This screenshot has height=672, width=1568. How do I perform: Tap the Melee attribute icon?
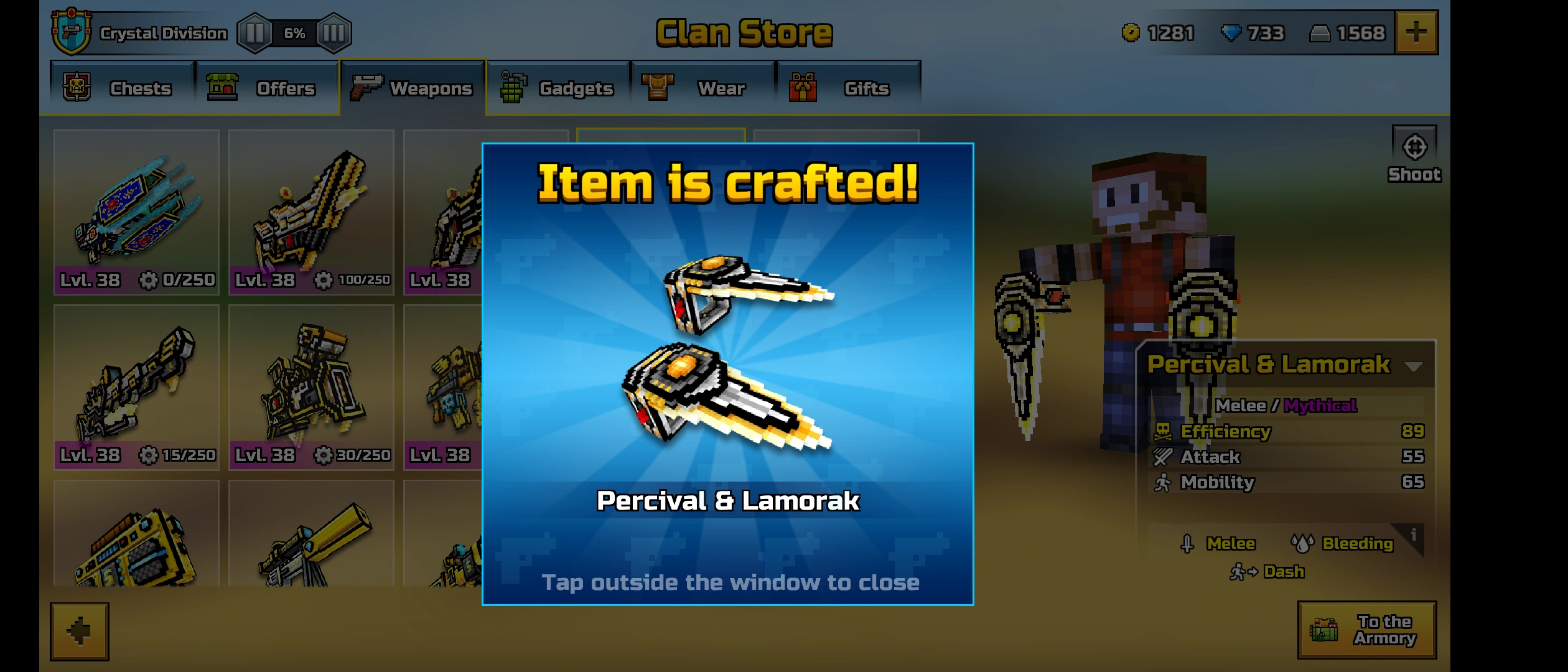point(1188,543)
